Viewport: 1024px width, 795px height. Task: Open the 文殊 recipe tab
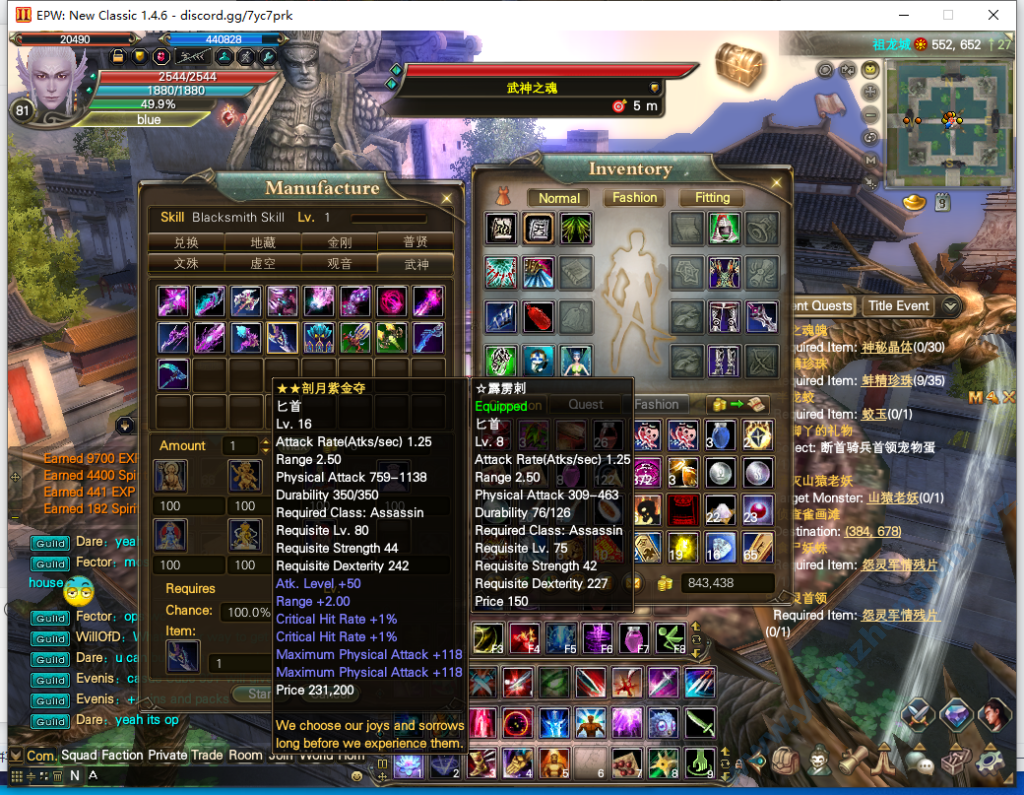coord(185,263)
